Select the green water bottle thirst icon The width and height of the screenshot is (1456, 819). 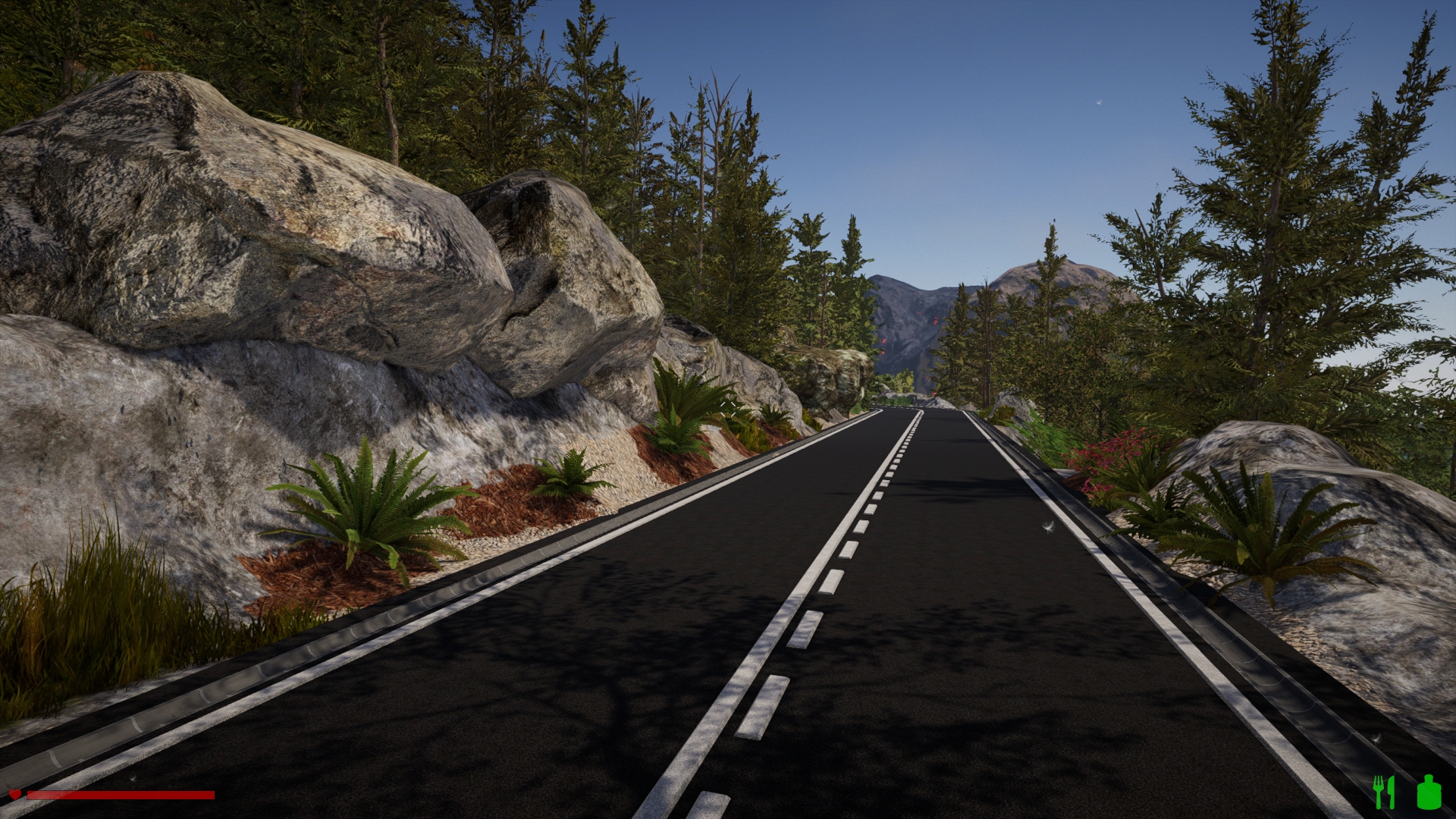pyautogui.click(x=1429, y=792)
